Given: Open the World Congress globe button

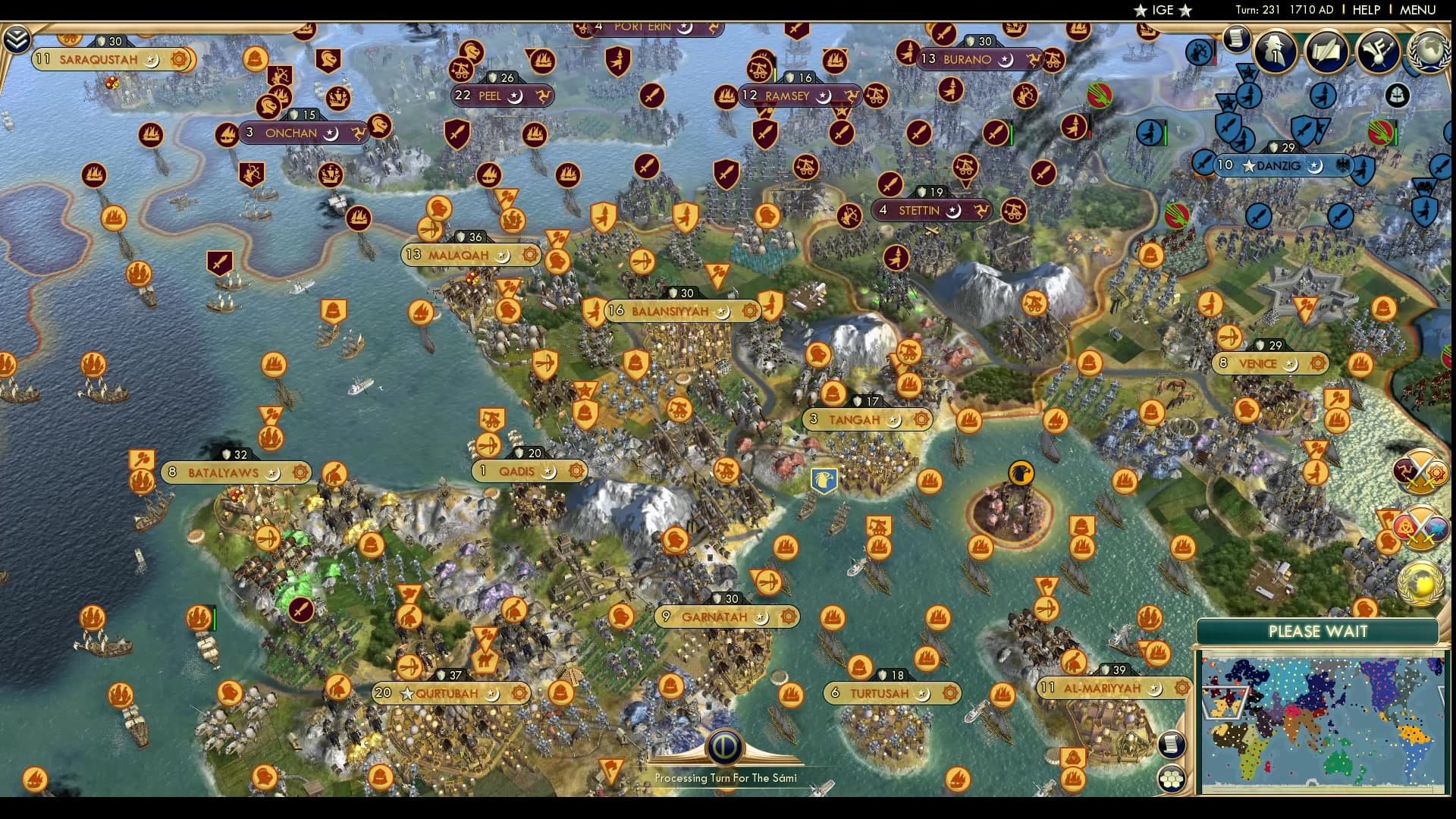Looking at the screenshot, I should [1429, 51].
